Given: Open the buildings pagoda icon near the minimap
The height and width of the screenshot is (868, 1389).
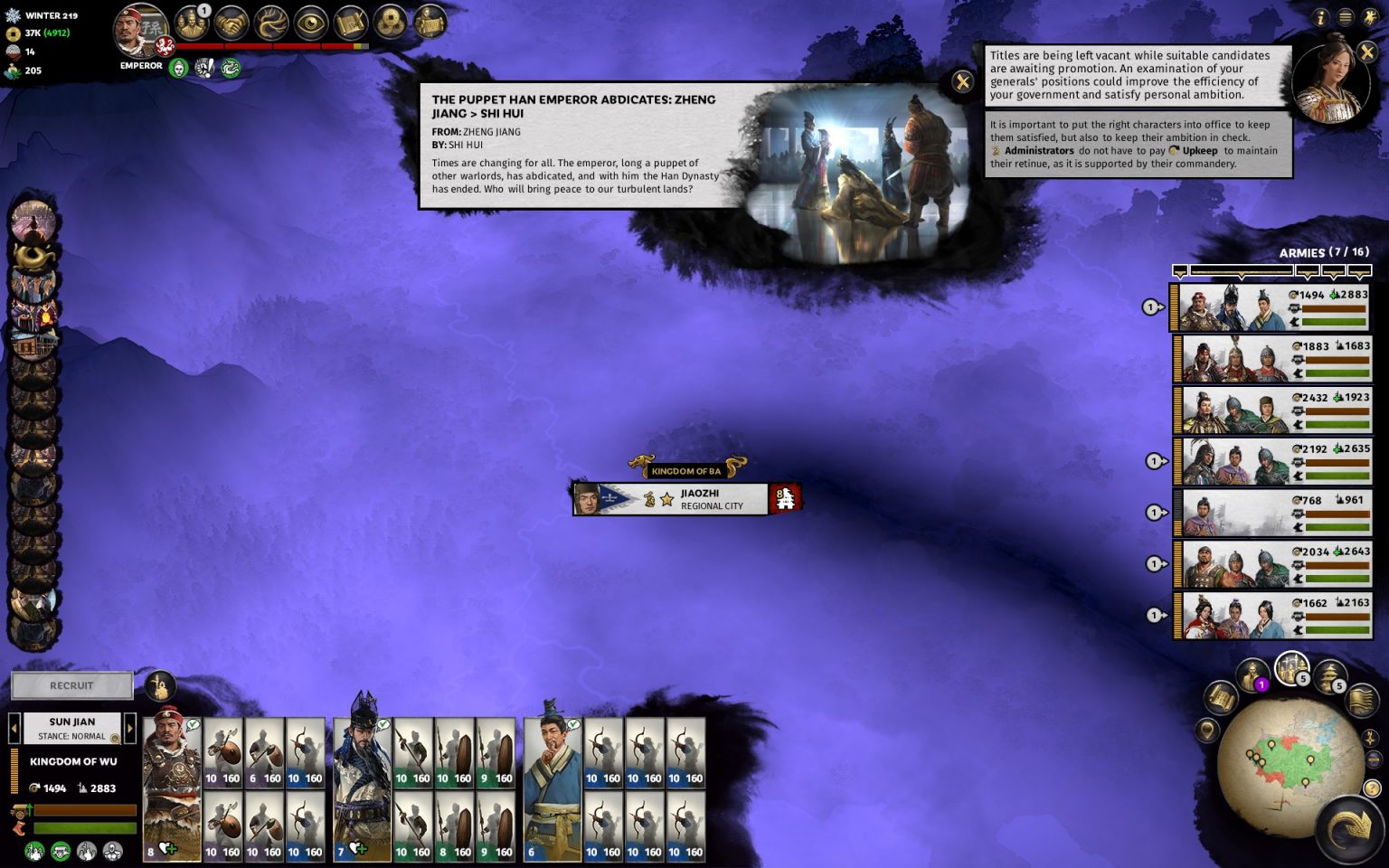Looking at the screenshot, I should tap(1330, 675).
